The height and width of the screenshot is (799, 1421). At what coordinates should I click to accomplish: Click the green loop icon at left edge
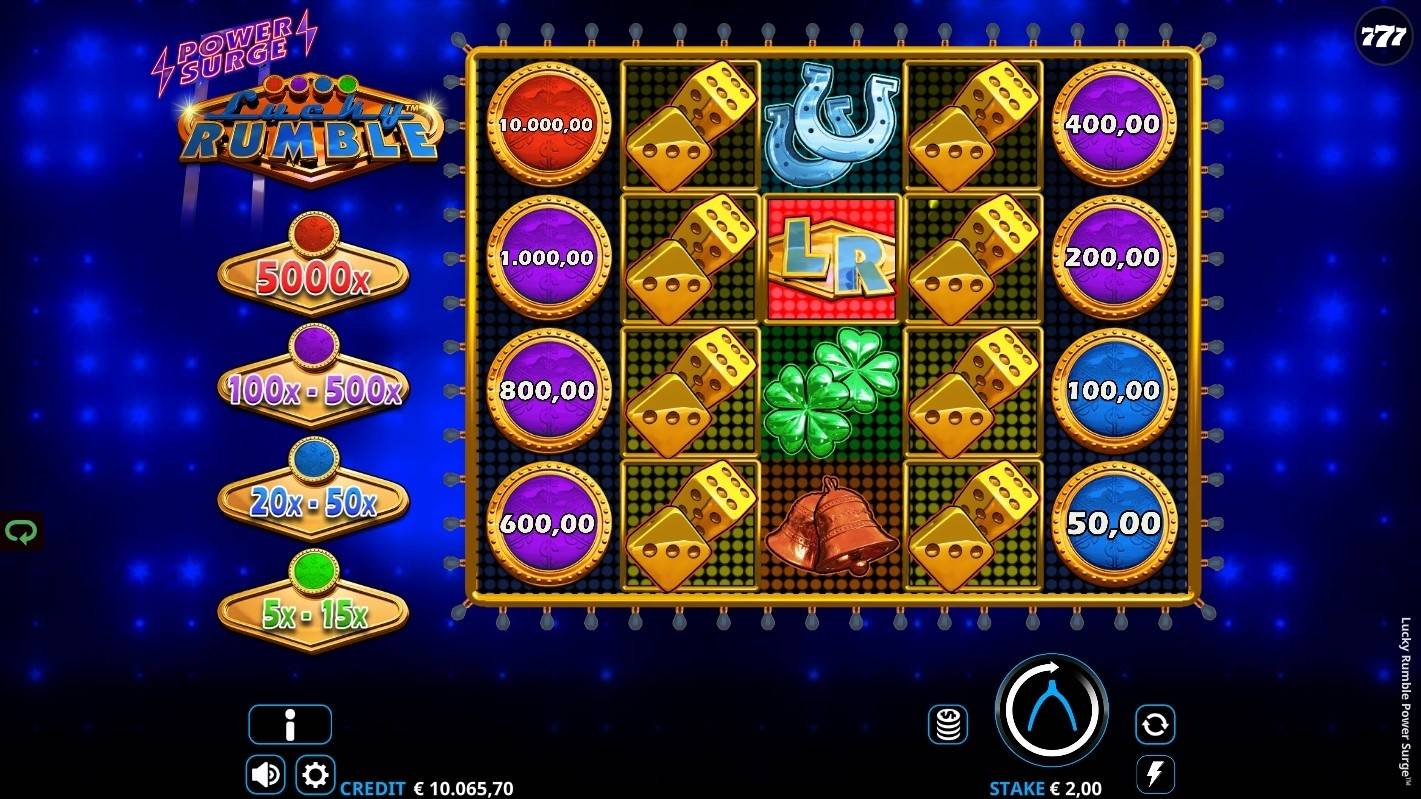point(20,531)
